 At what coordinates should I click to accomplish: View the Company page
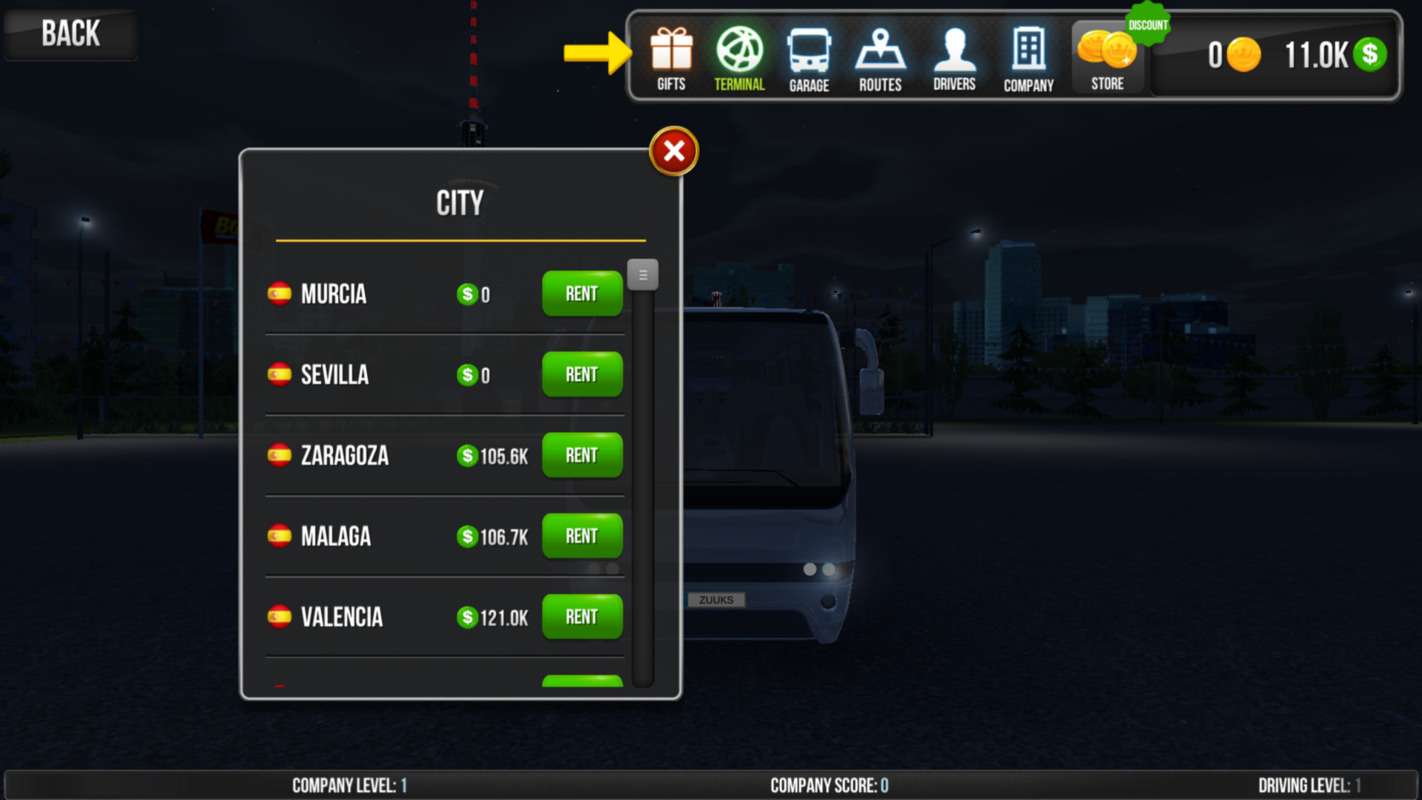tap(1028, 58)
